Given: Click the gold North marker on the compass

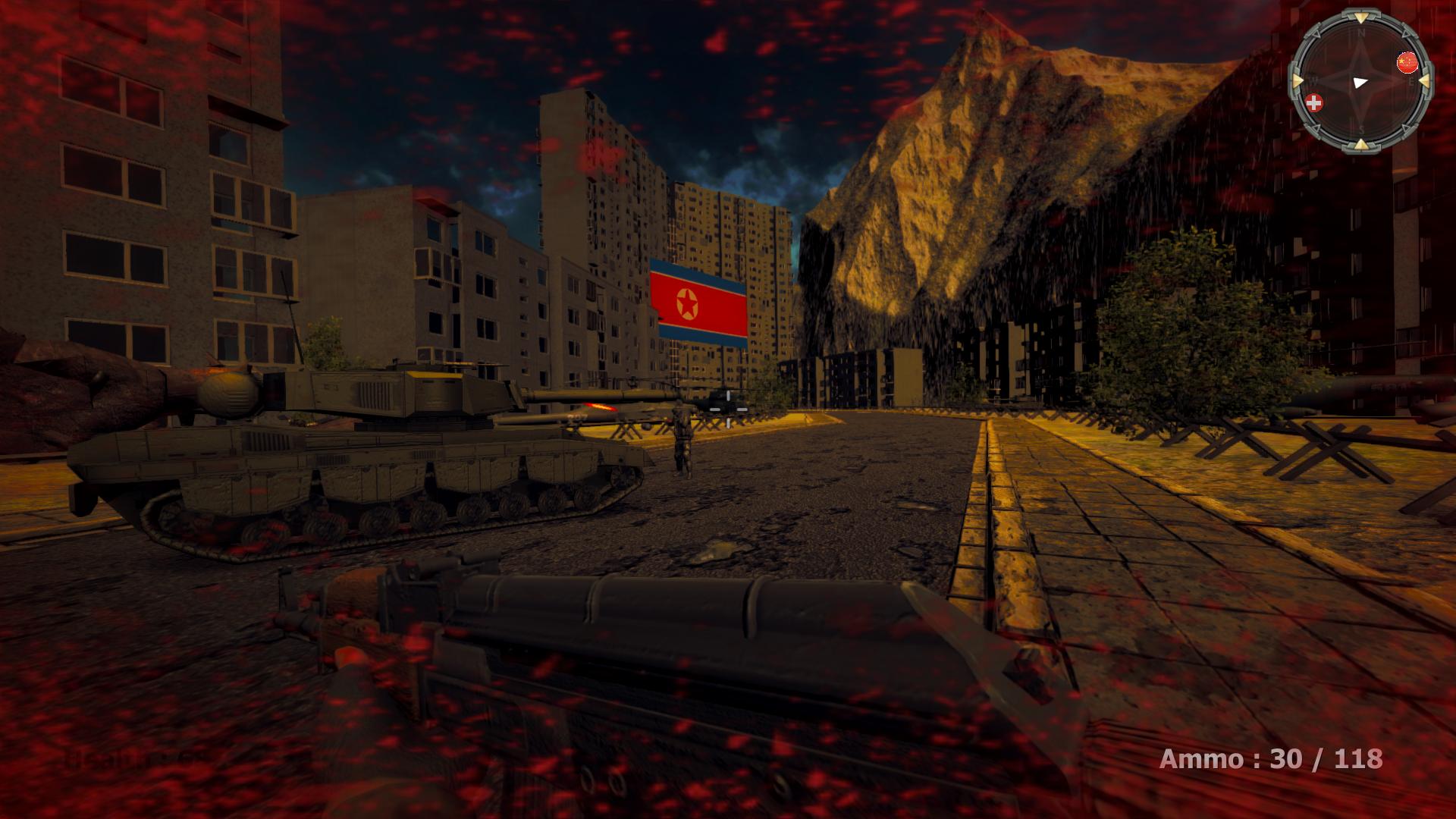Looking at the screenshot, I should pos(1361,17).
